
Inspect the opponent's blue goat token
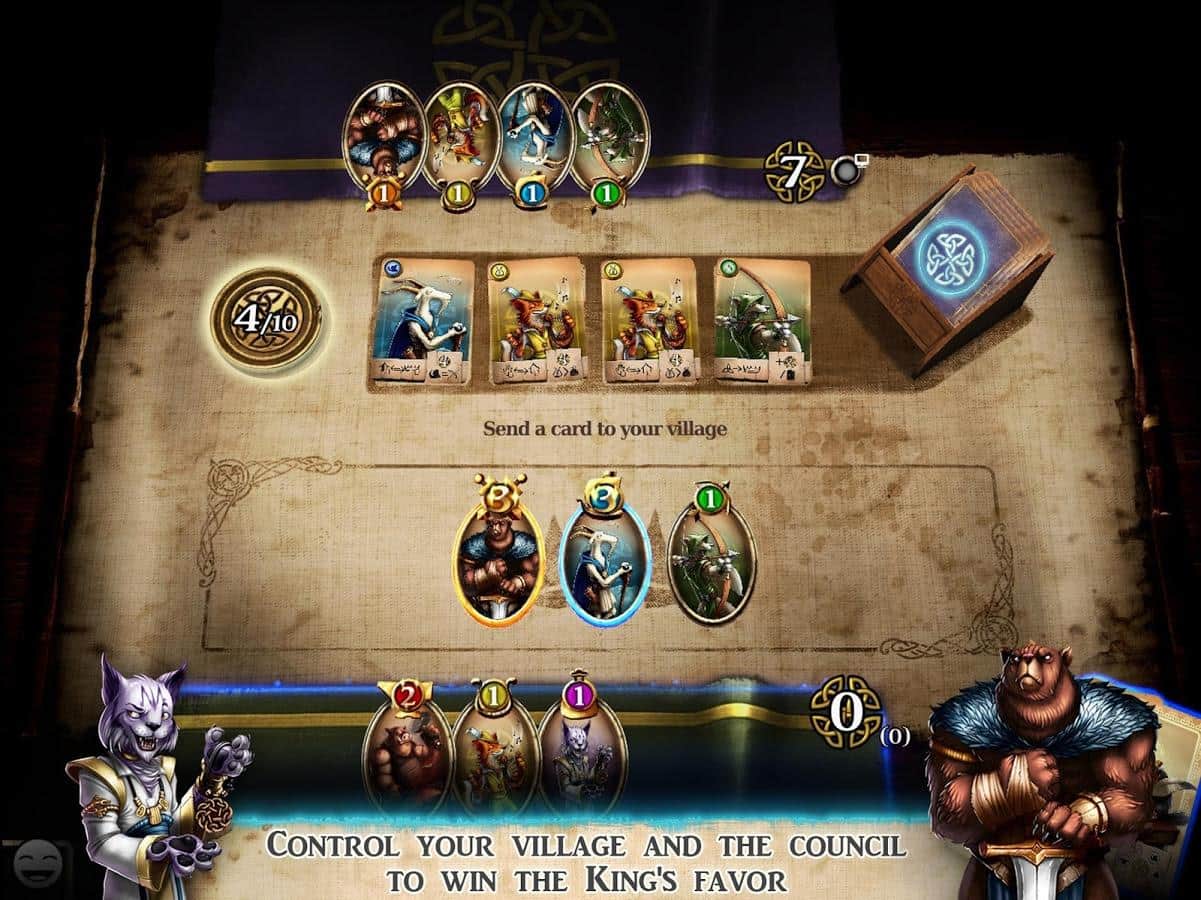[533, 140]
